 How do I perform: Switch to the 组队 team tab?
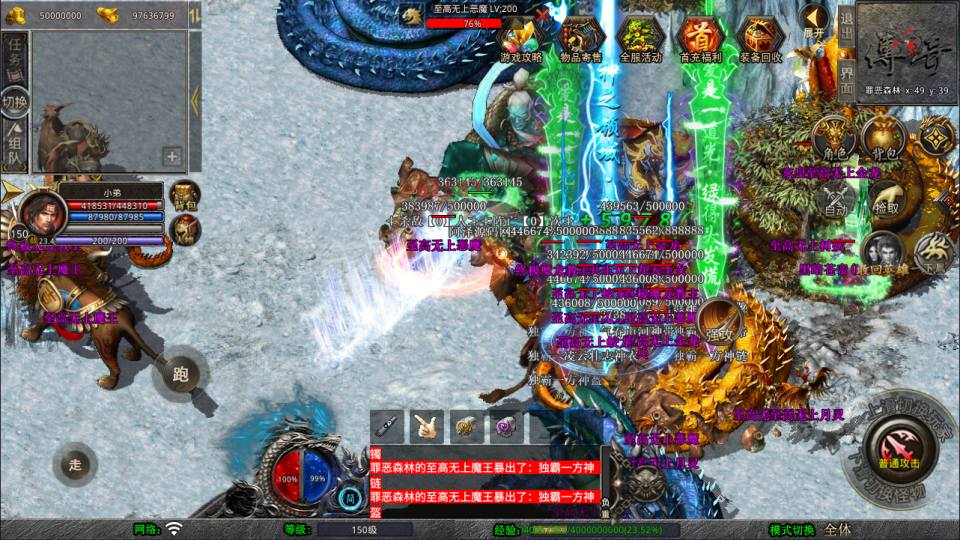[15, 146]
